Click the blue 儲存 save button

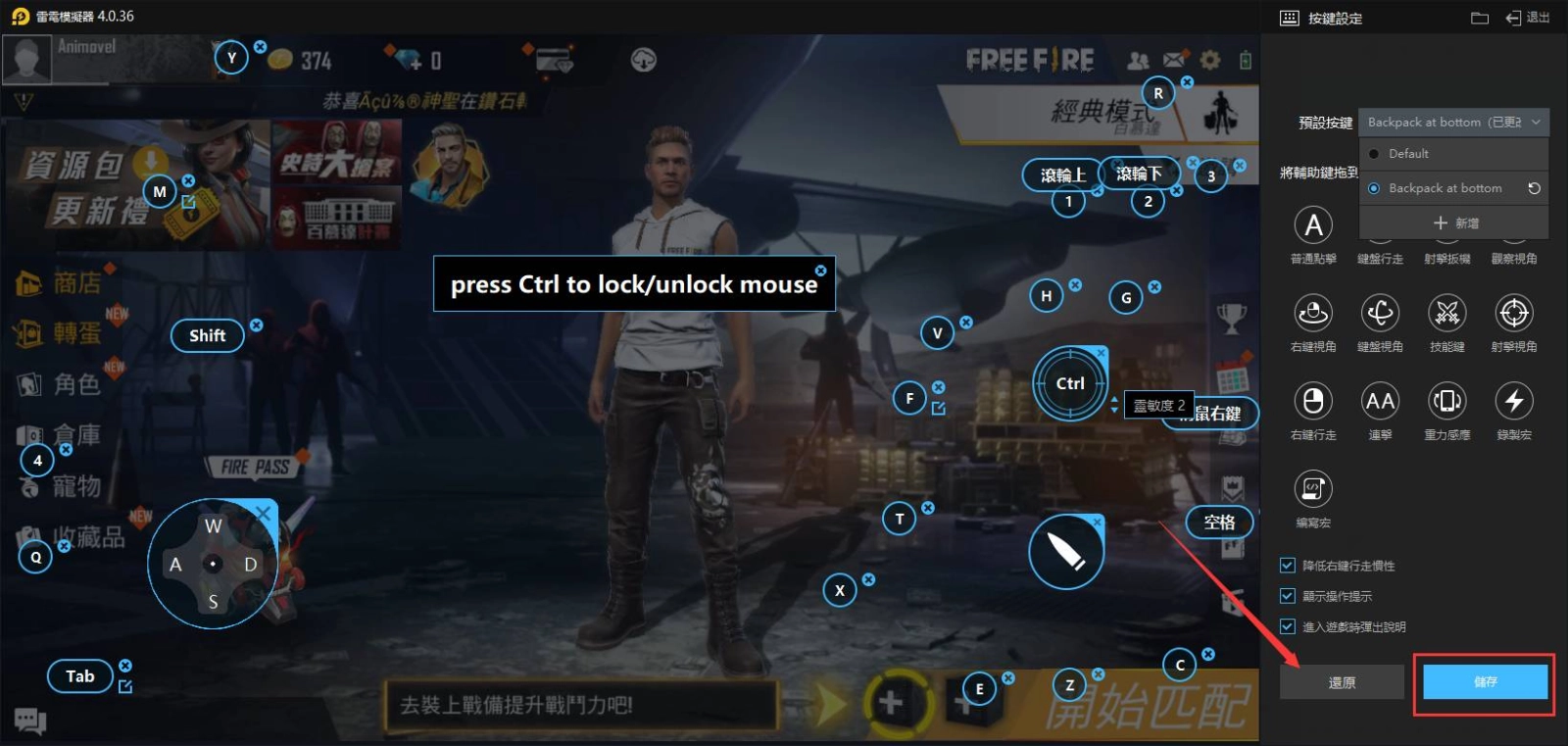(1485, 681)
